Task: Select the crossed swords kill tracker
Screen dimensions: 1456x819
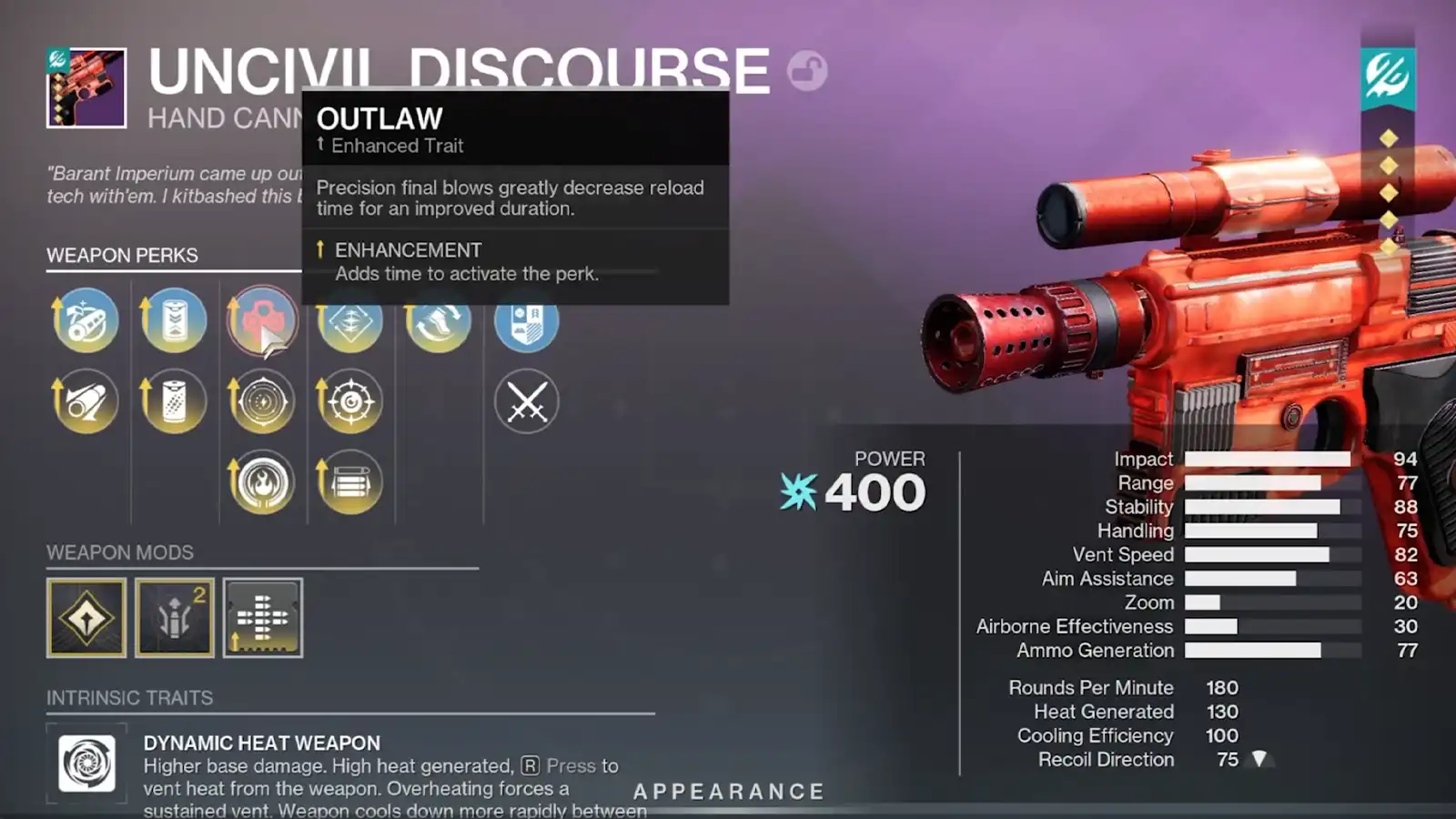Action: point(526,400)
